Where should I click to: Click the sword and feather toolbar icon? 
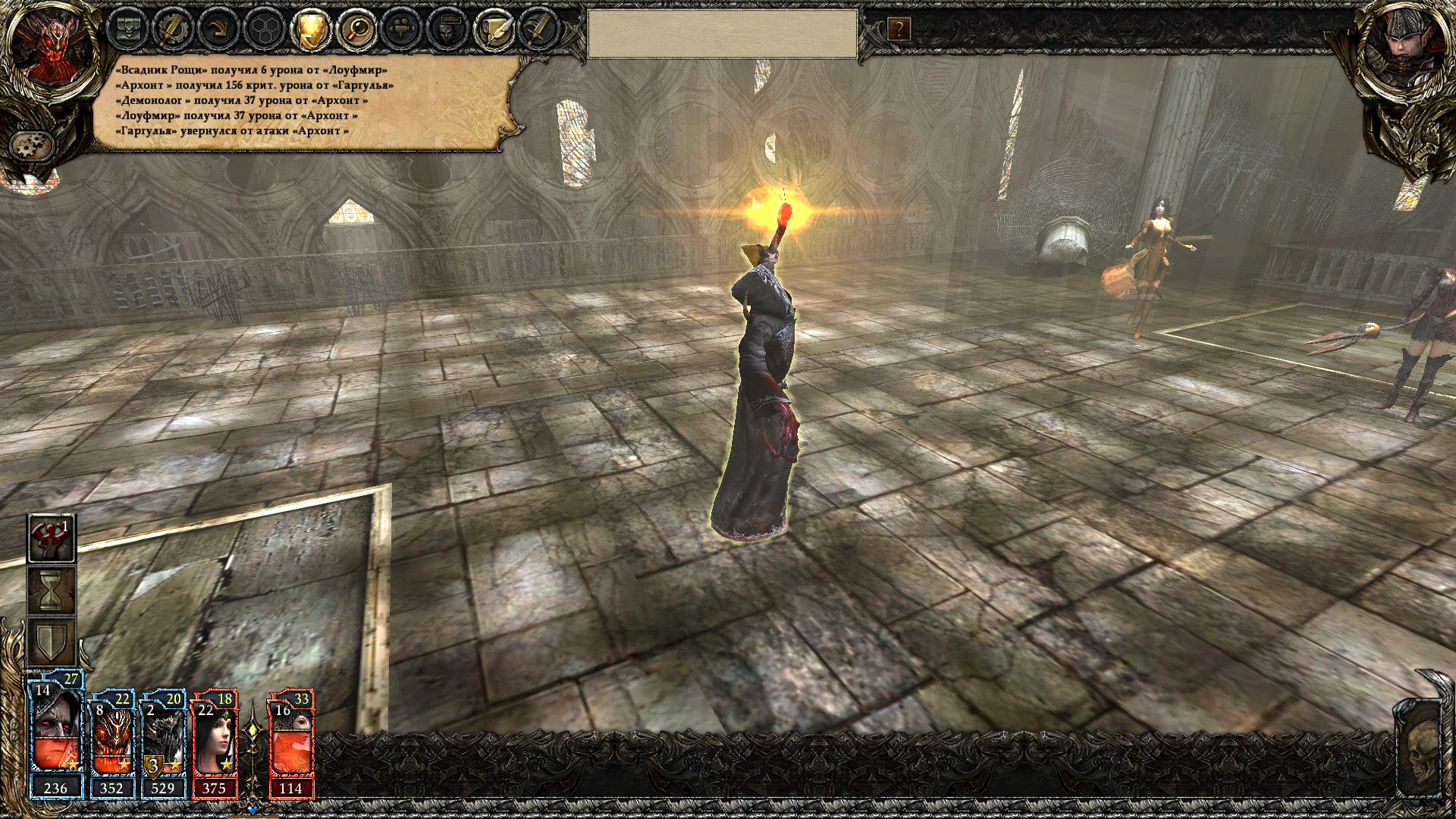pos(538,30)
